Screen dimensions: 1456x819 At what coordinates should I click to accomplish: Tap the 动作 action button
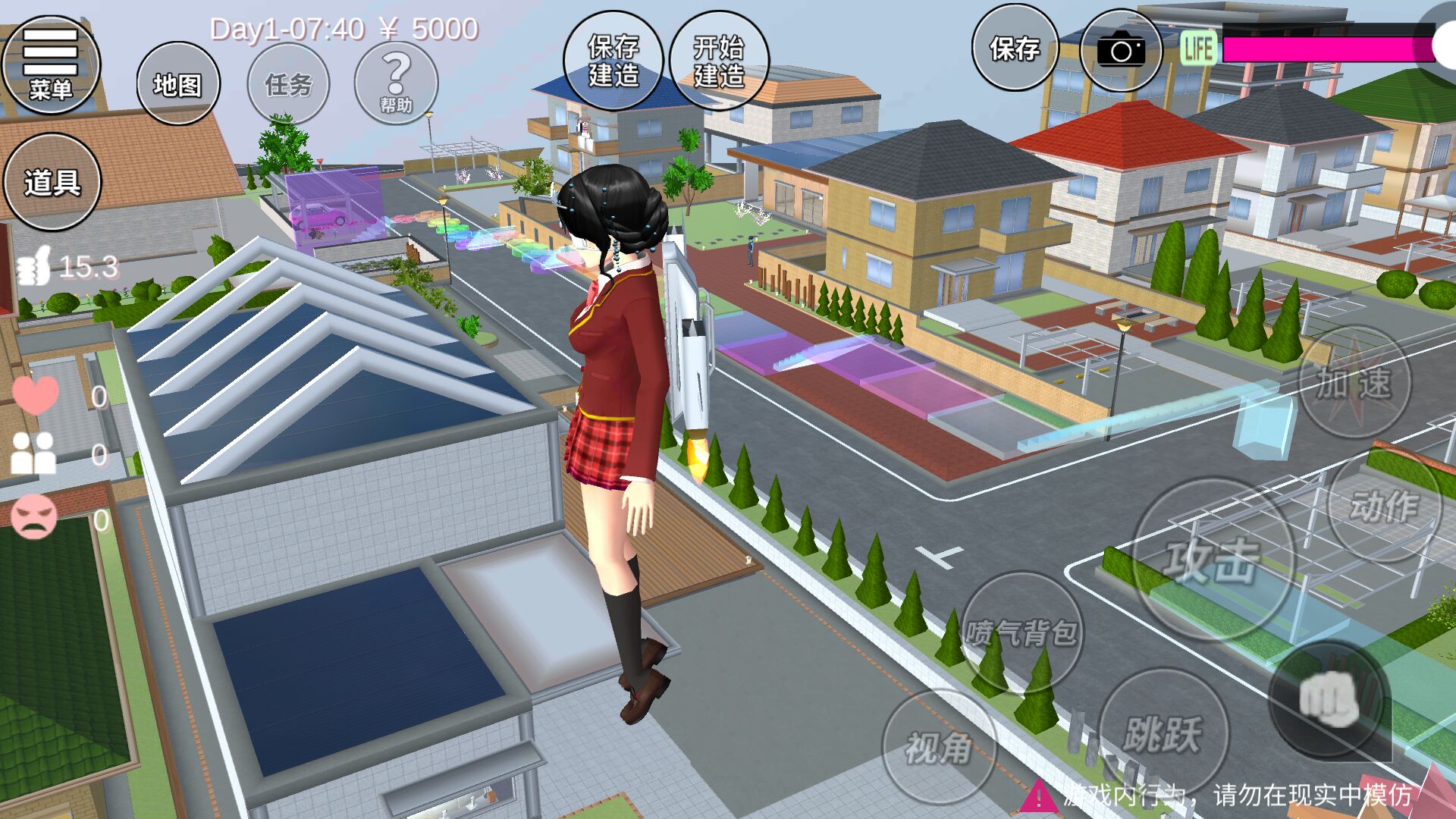1384,505
